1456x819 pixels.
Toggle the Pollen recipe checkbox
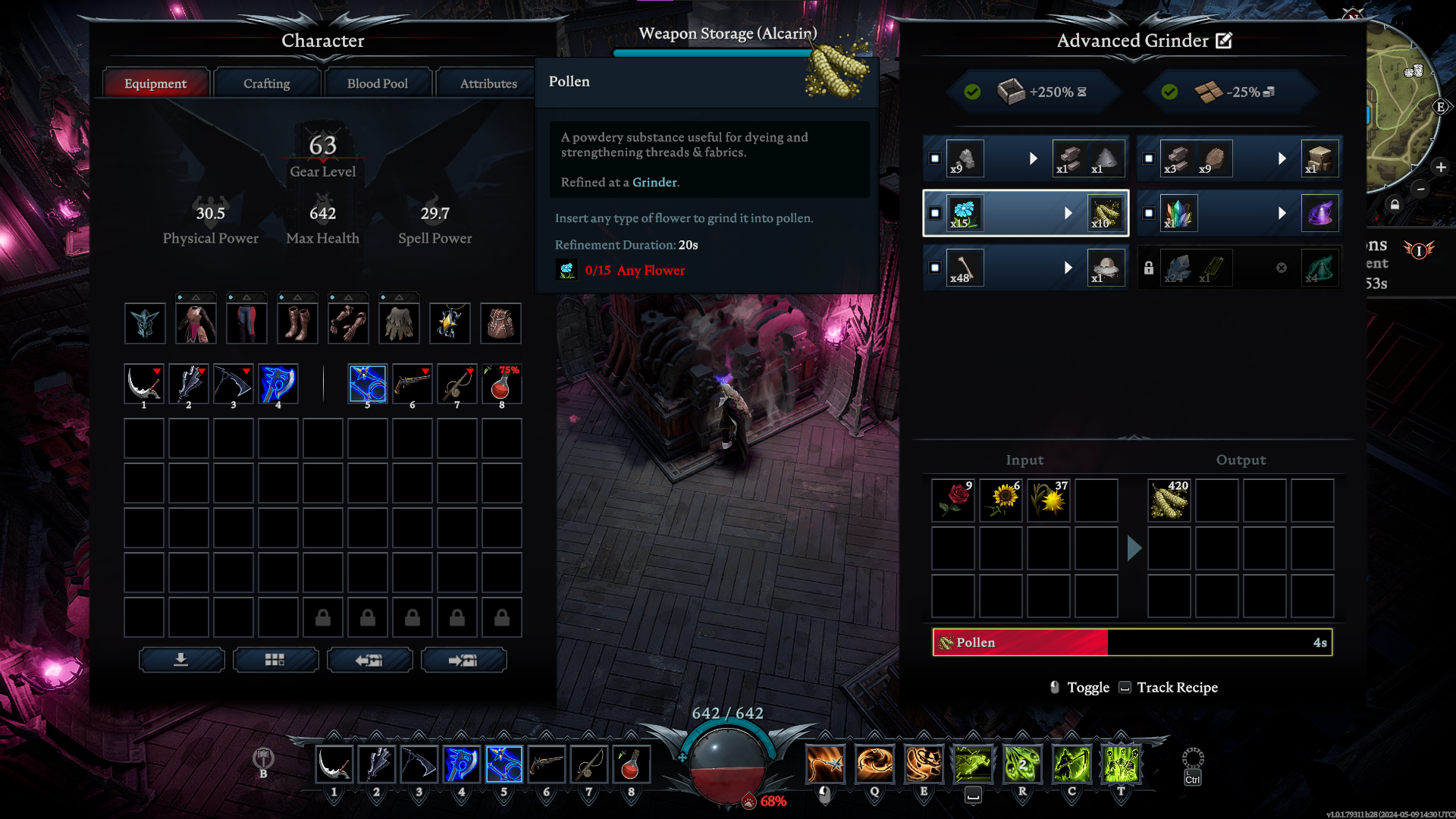point(935,213)
